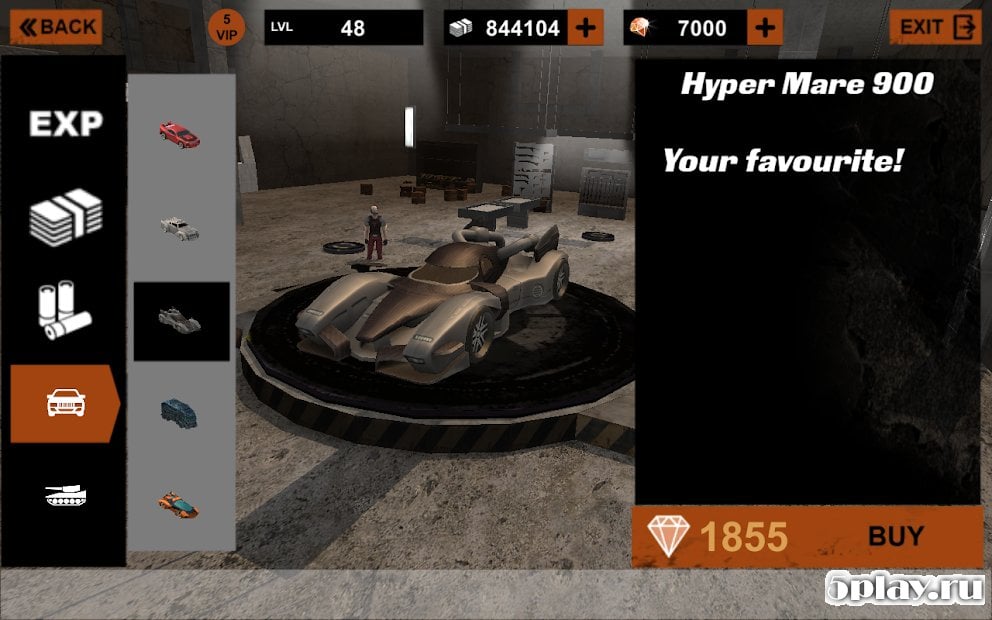Choose the red car thumbnail
The width and height of the screenshot is (992, 620).
pyautogui.click(x=180, y=133)
